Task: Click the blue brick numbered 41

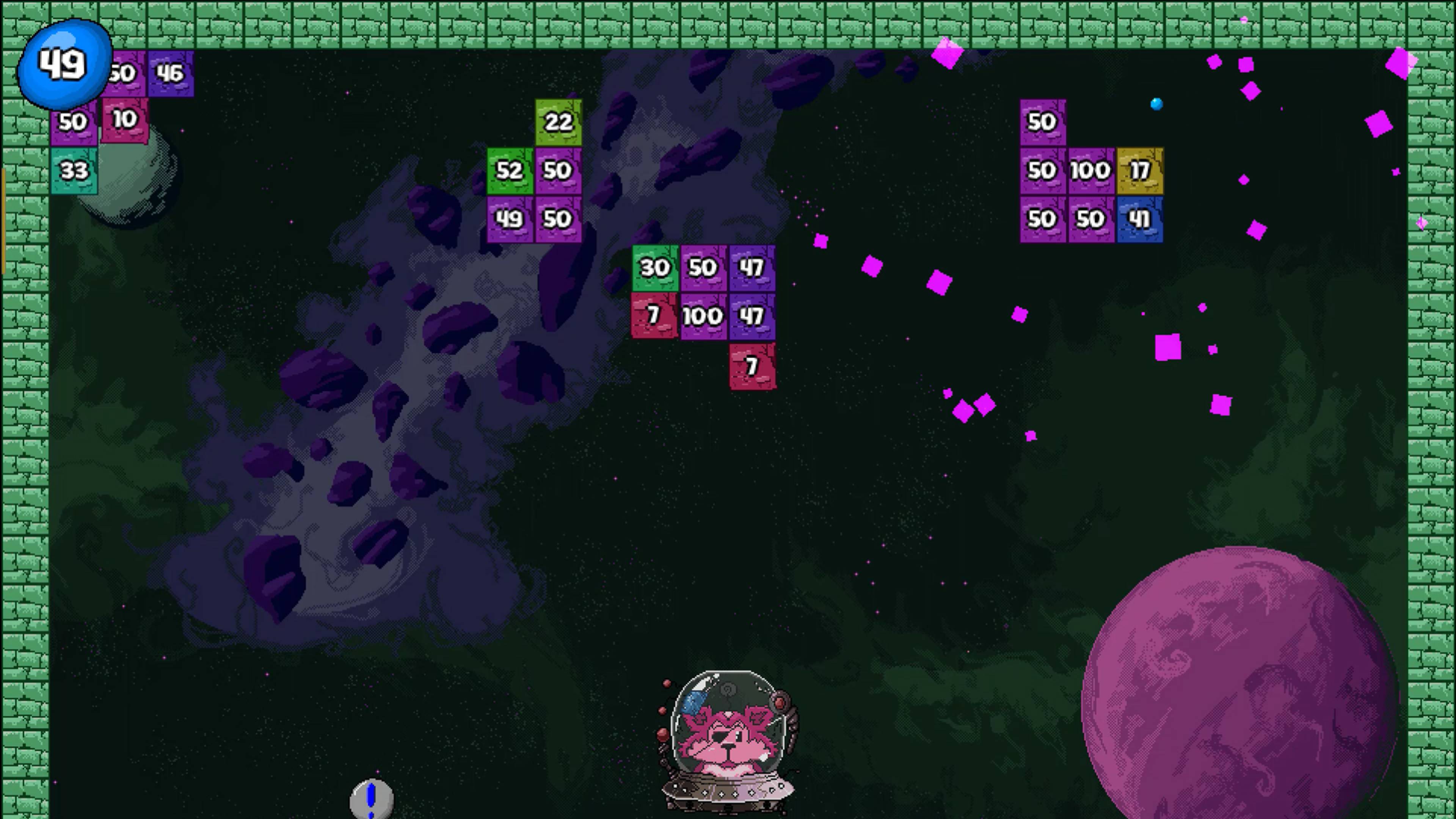Action: [1139, 219]
